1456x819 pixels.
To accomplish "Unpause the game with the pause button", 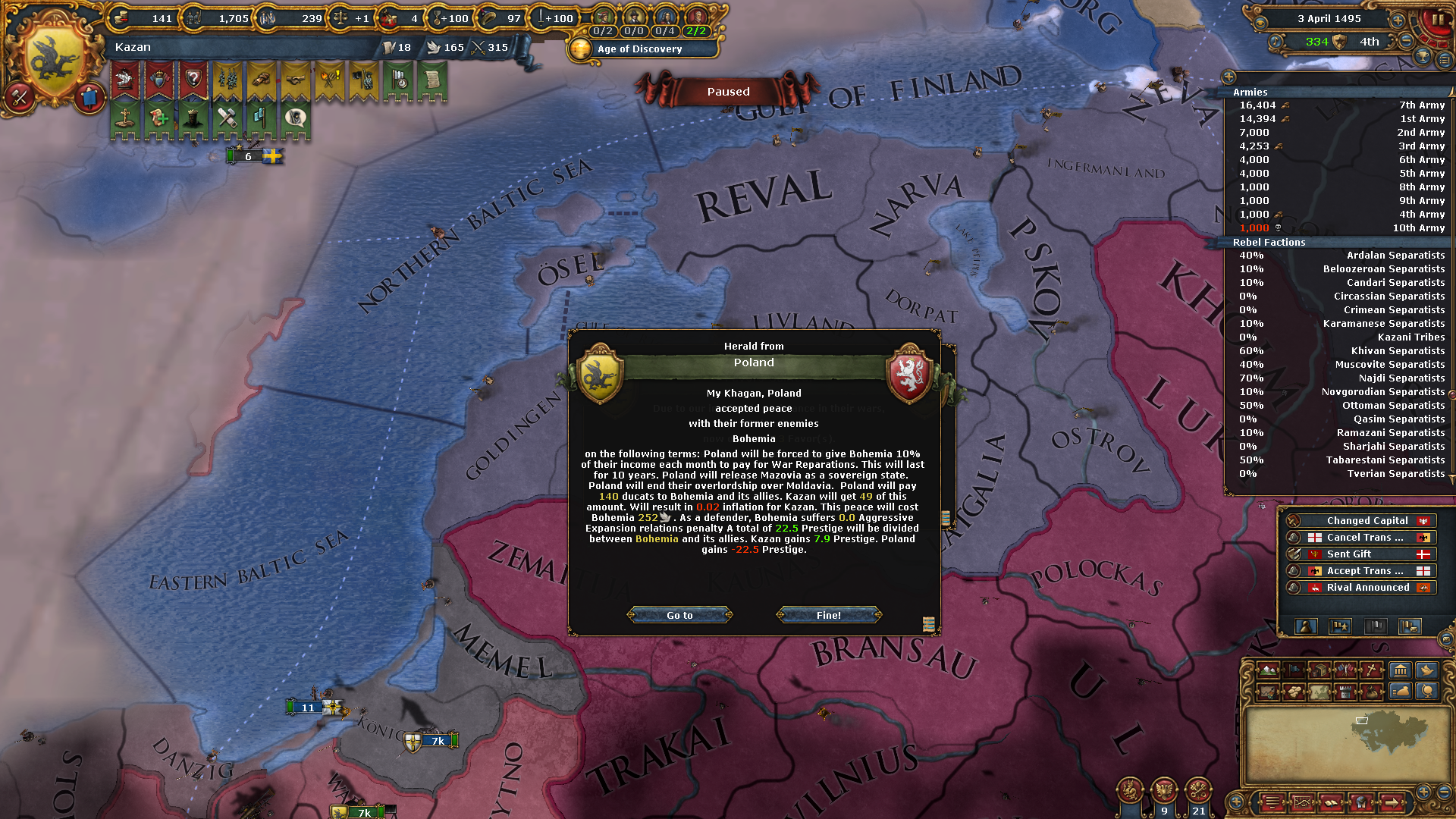I will tap(1438, 20).
